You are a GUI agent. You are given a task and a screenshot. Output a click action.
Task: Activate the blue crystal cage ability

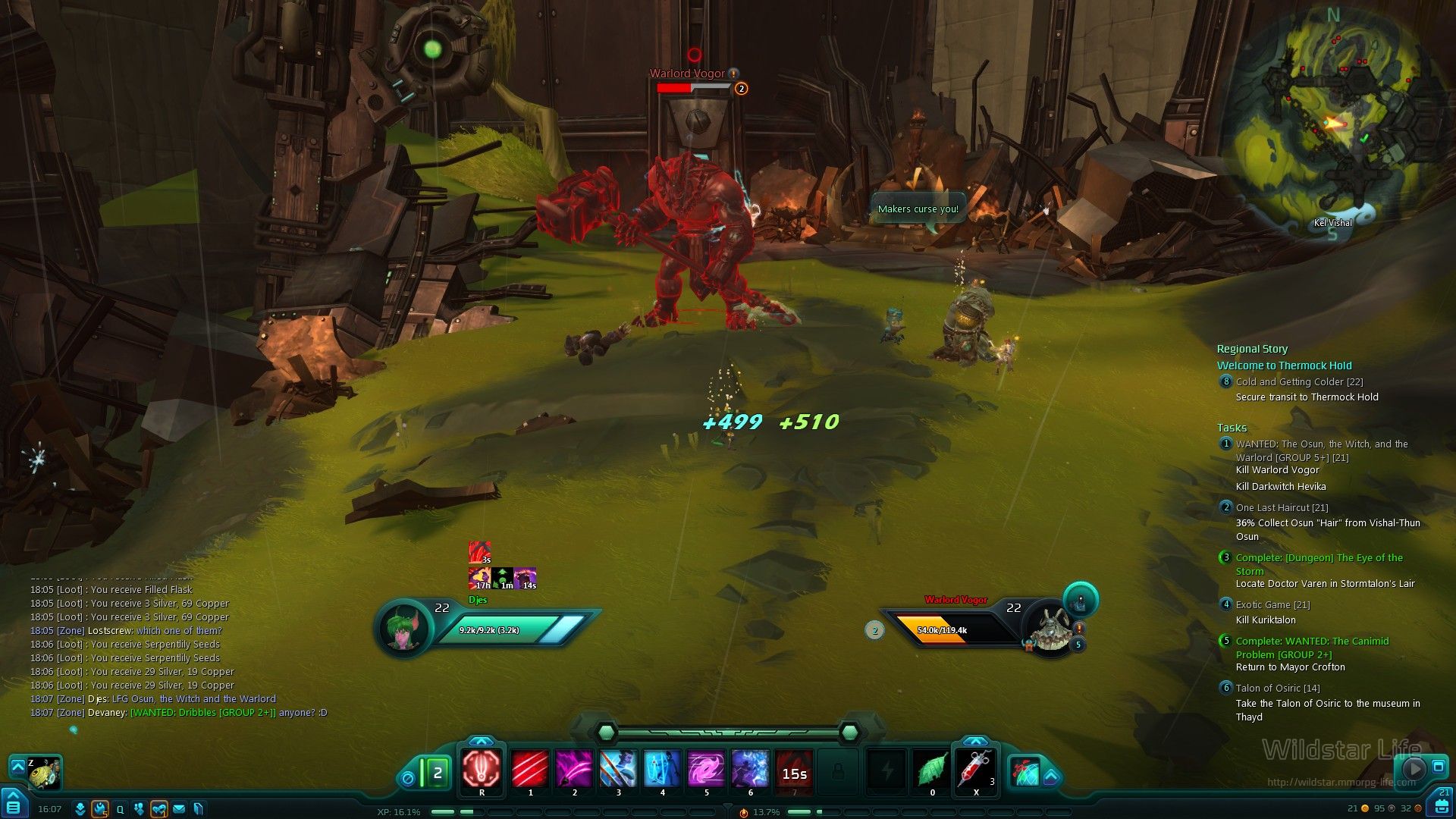(662, 769)
